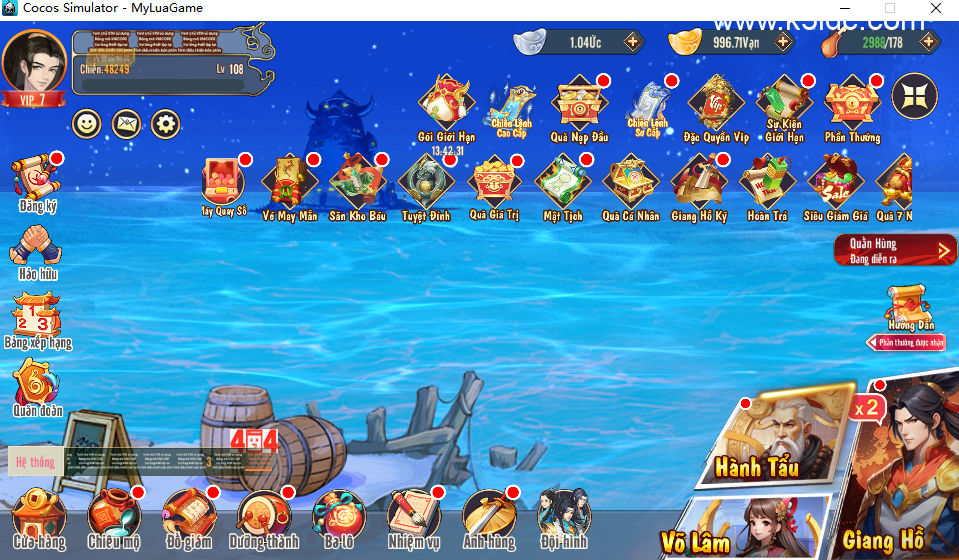Close the Cocos Simulator window

[936, 8]
